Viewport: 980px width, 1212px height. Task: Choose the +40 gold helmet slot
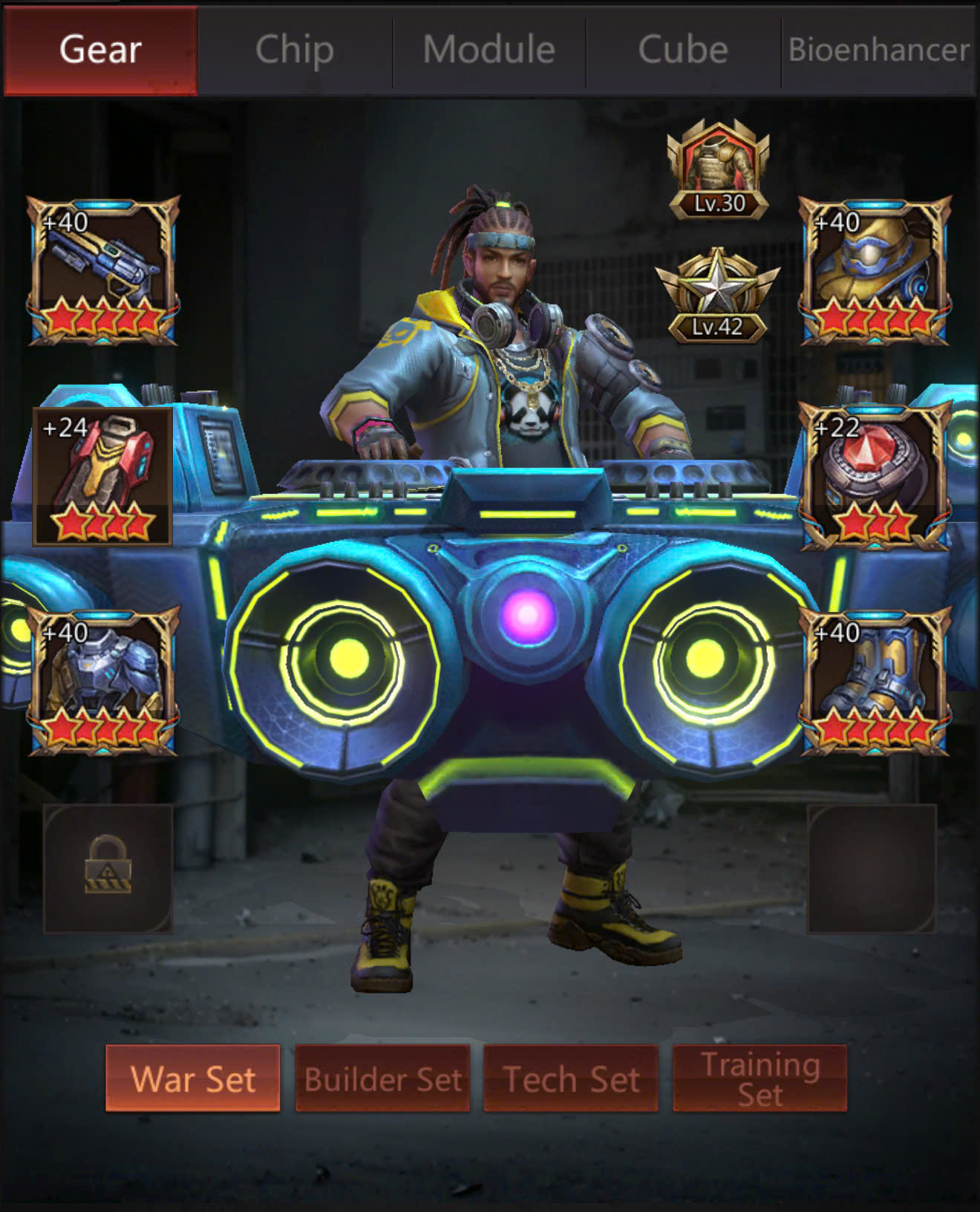875,270
